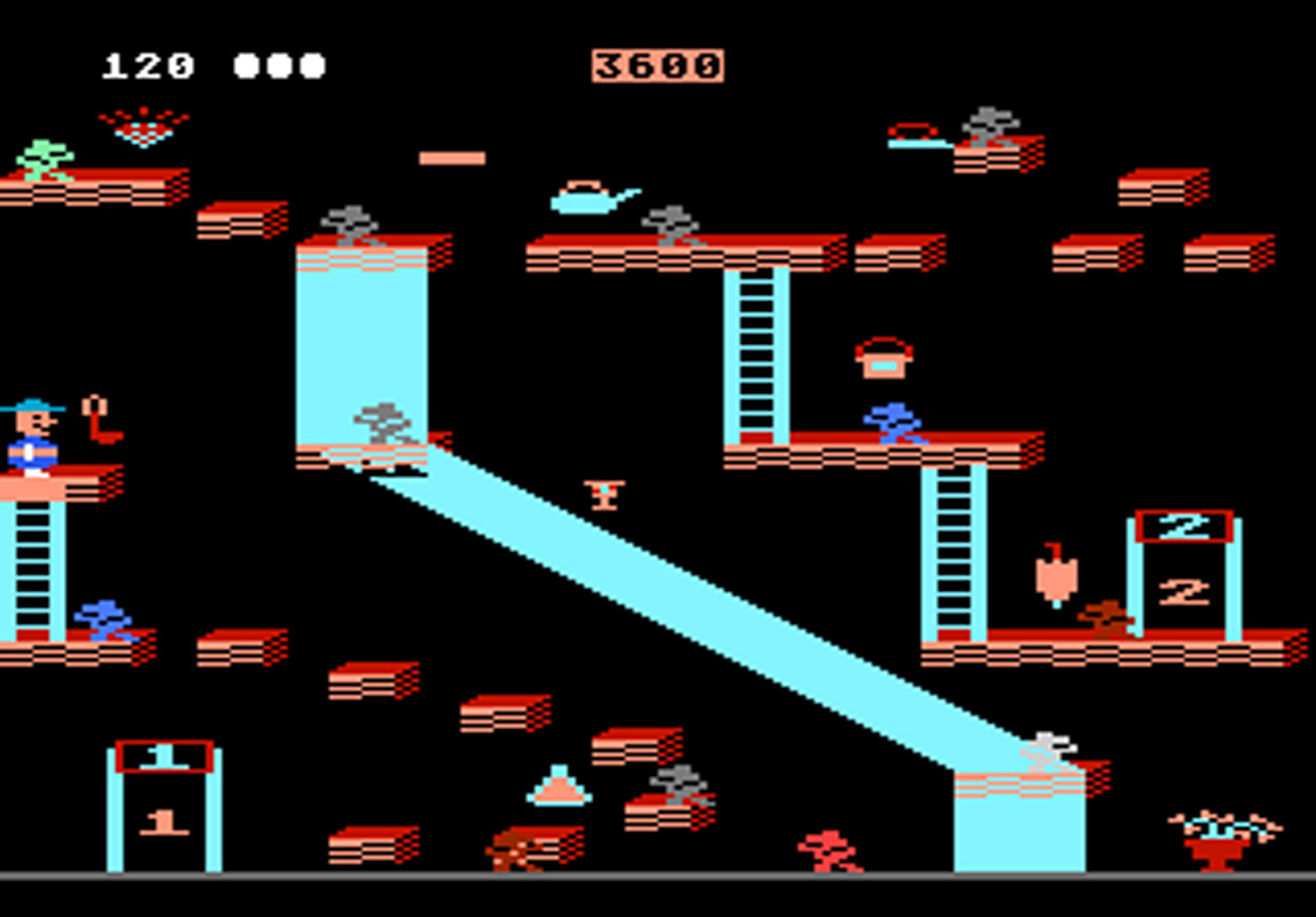Click the 120 score counter top-left
The width and height of the screenshot is (1316, 917).
pos(149,64)
